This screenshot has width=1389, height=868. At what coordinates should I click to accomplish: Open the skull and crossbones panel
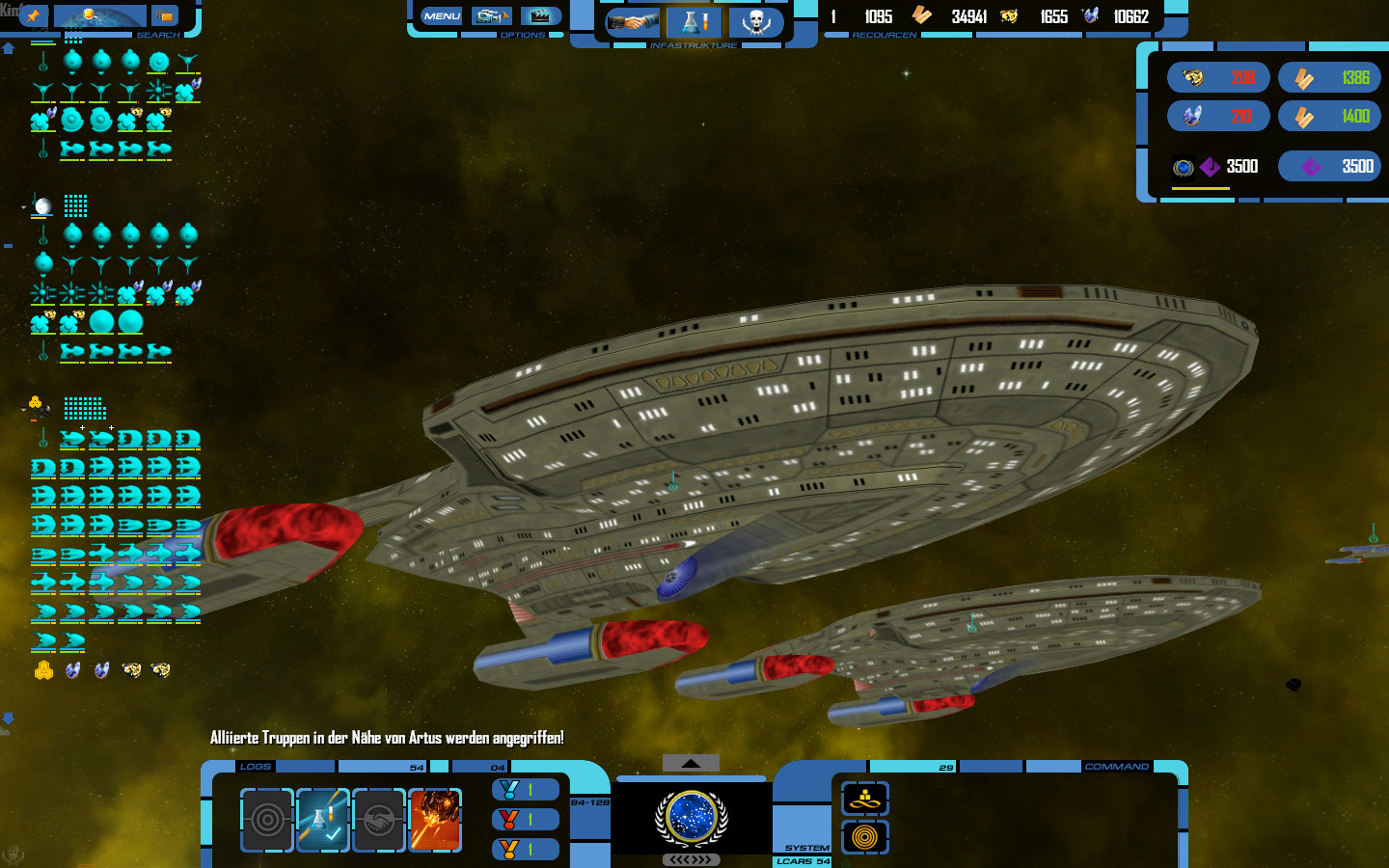755,22
